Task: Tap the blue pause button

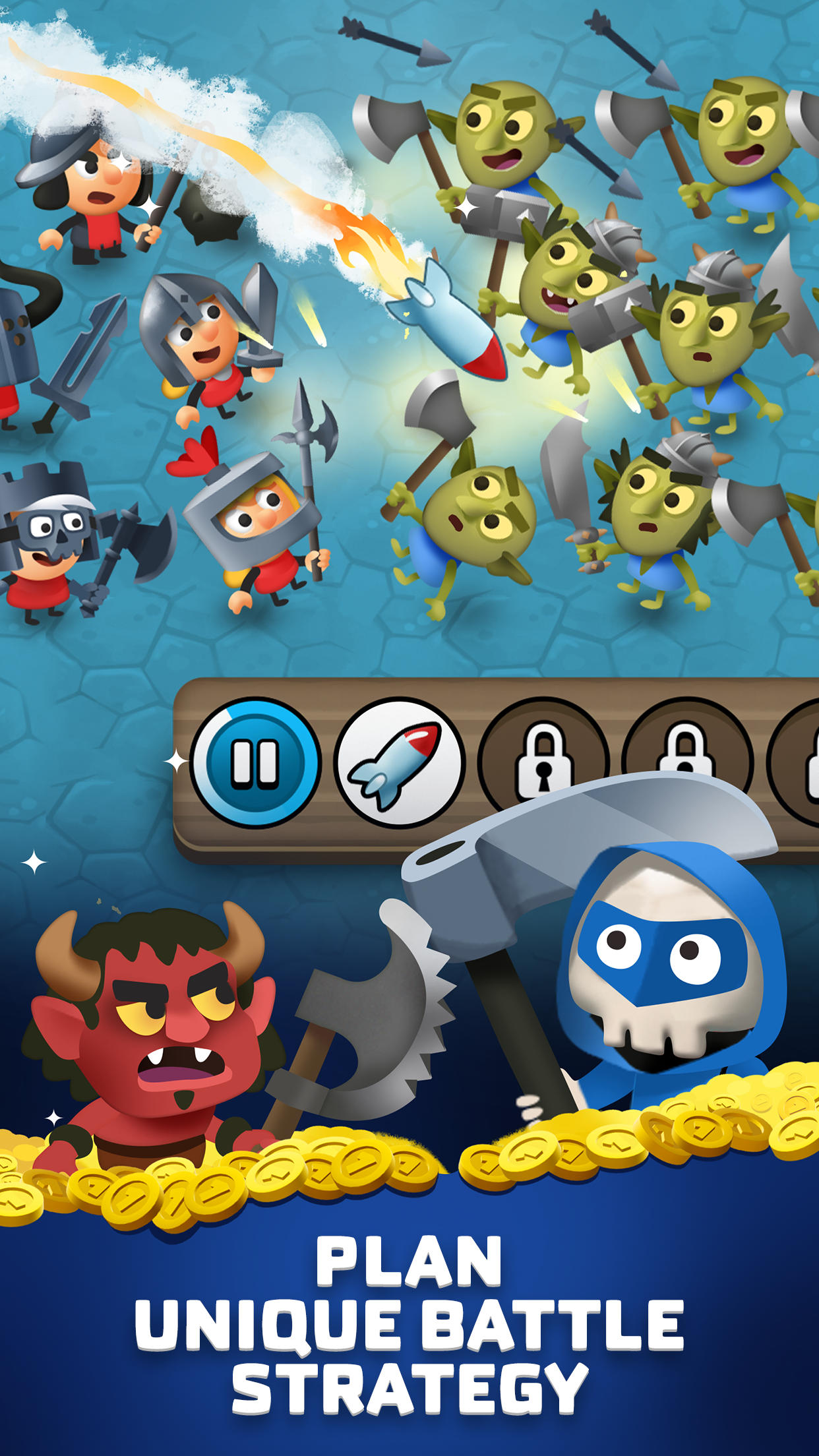Action: click(x=255, y=763)
